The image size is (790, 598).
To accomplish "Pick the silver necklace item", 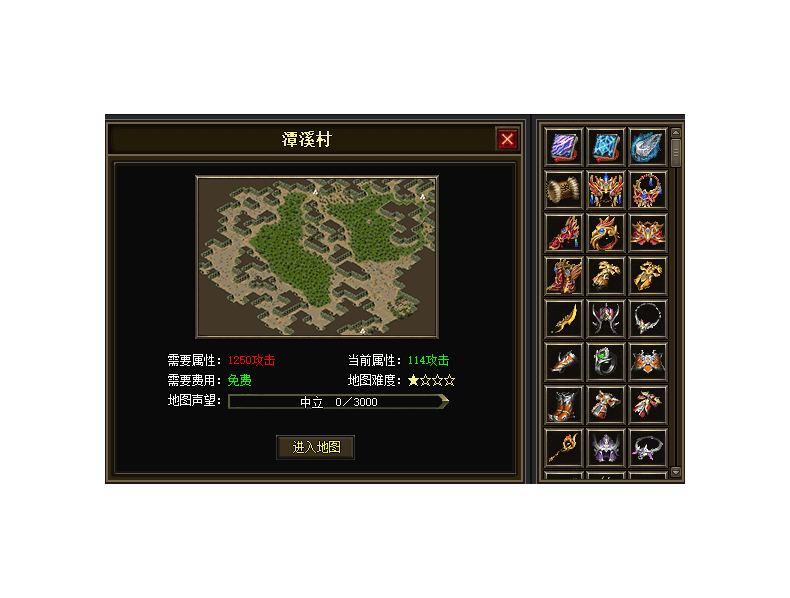I will tap(648, 319).
